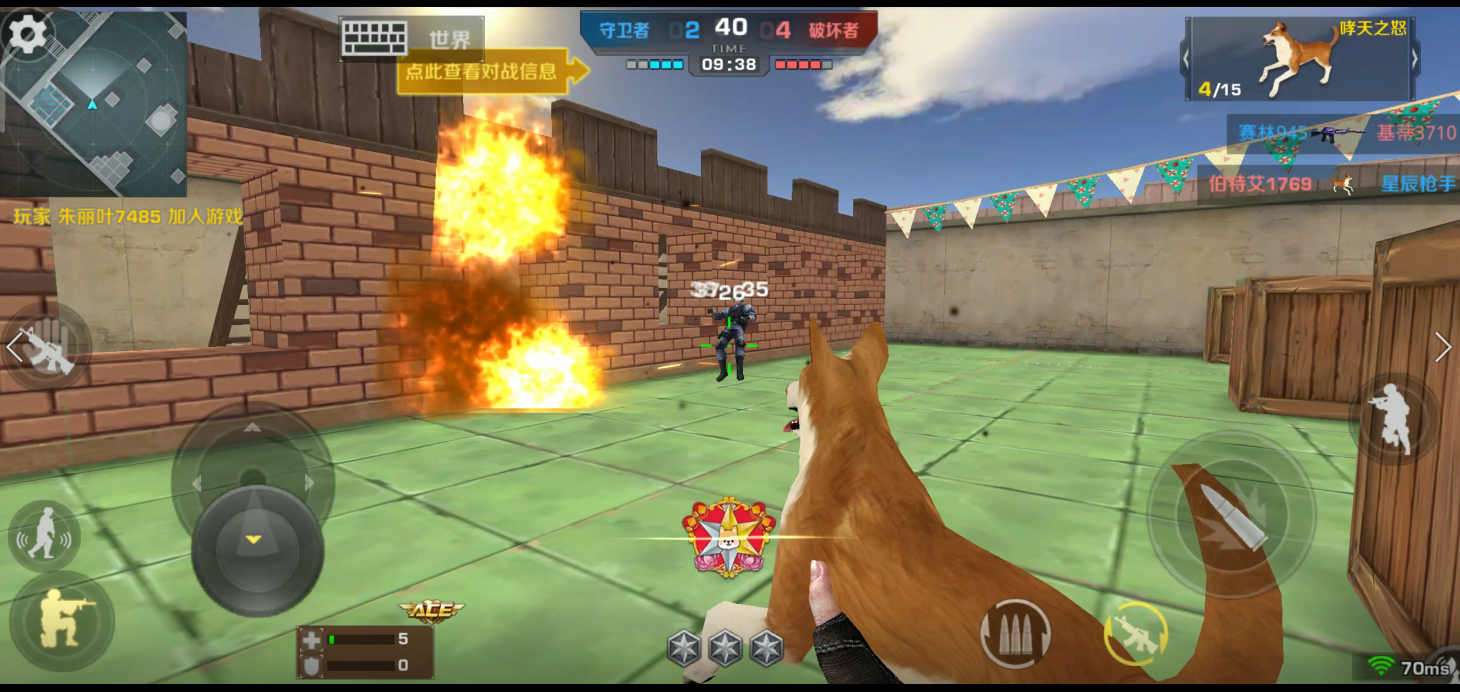Tap the virtual movement joystick
The width and height of the screenshot is (1460, 692).
256,545
